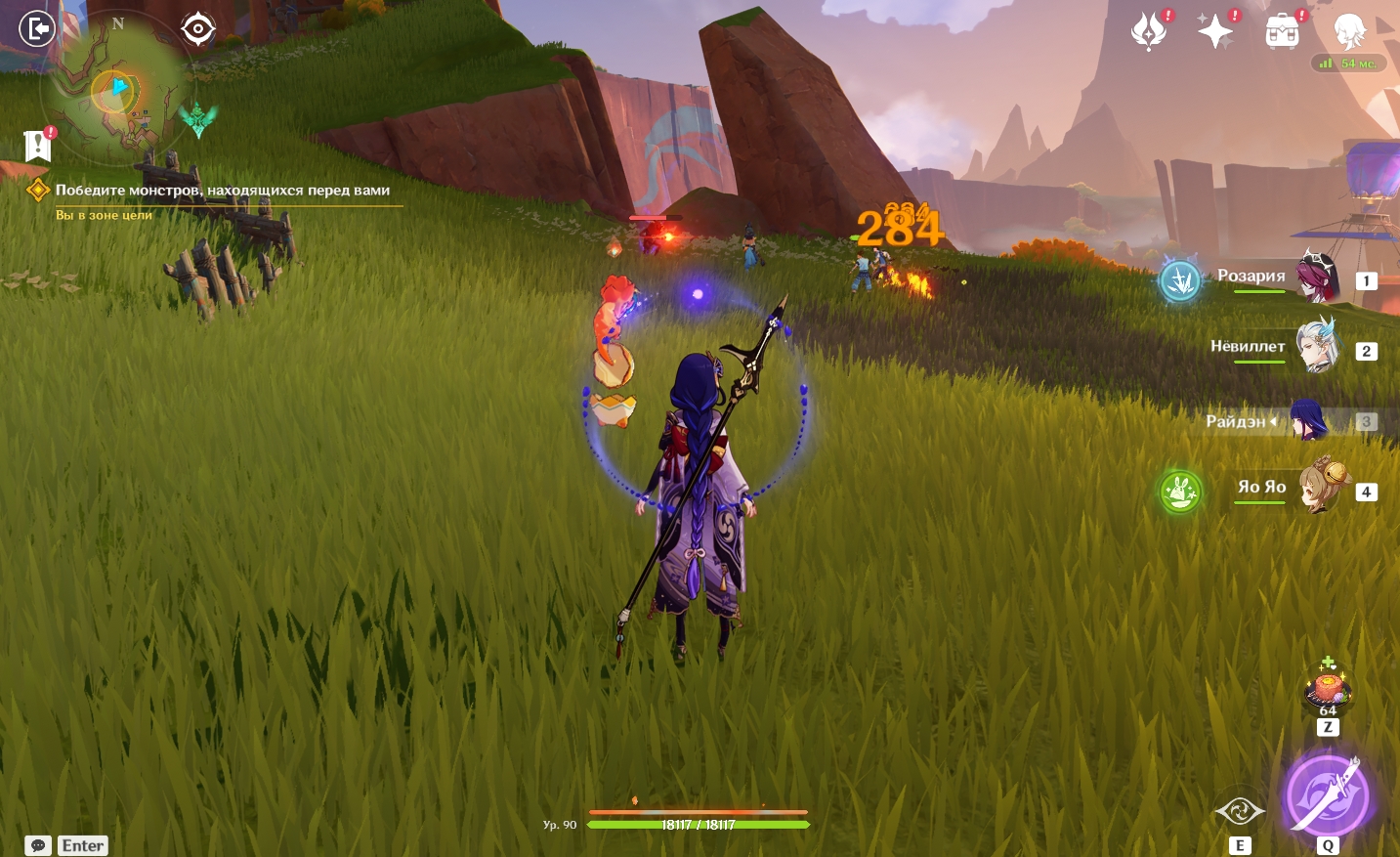Activate Raiden's elemental burst
Viewport: 1400px width, 857px height.
coord(1326,794)
